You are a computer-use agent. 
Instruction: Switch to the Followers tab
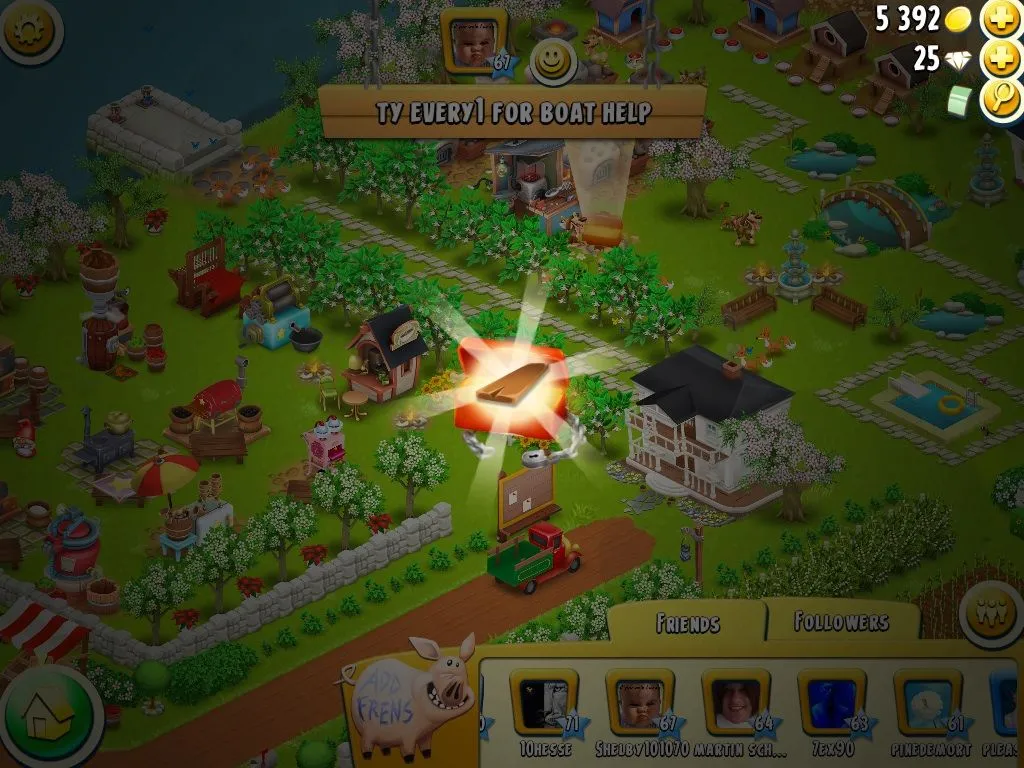pos(841,622)
